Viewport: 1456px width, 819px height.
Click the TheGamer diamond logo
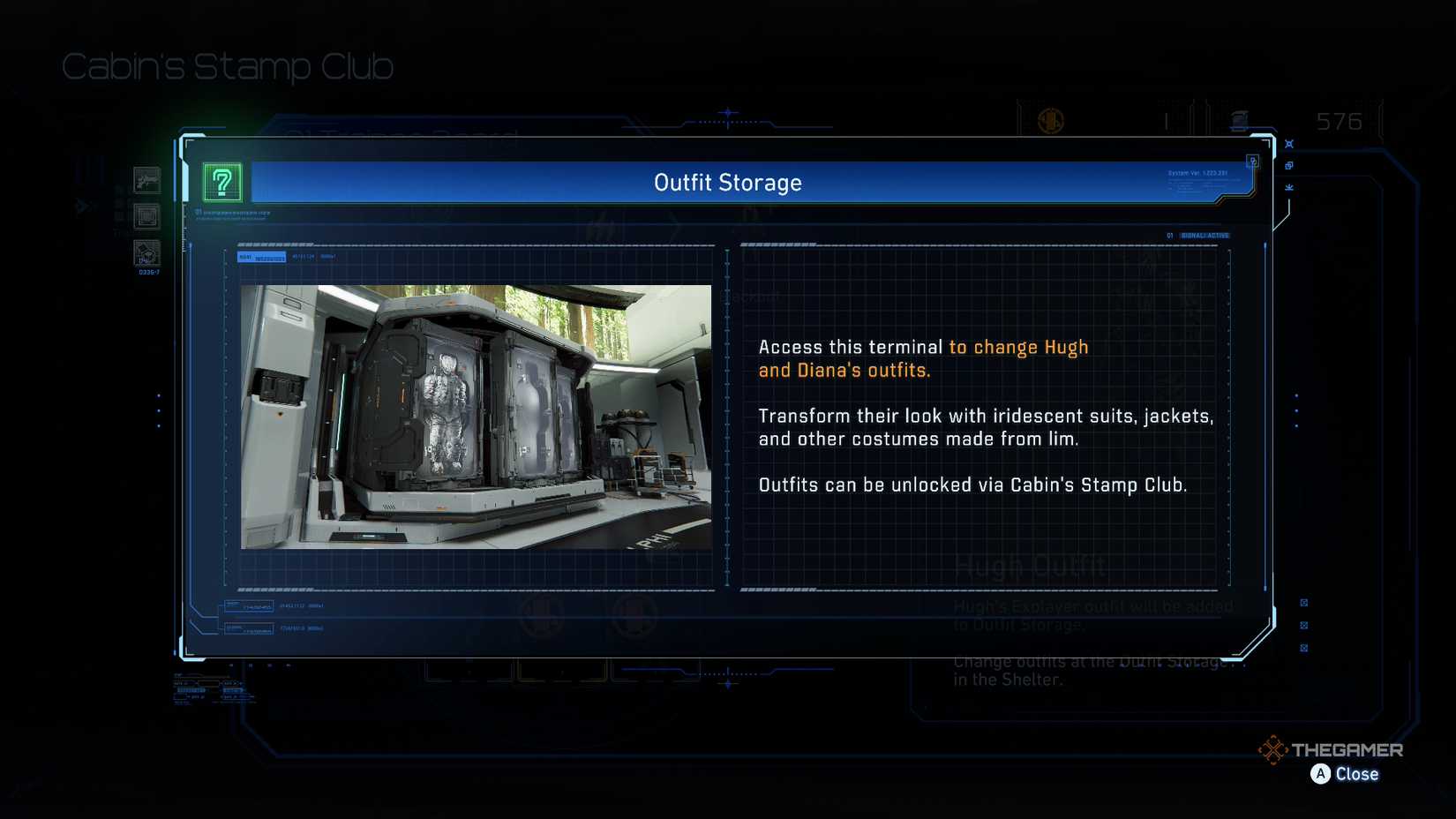(1274, 751)
